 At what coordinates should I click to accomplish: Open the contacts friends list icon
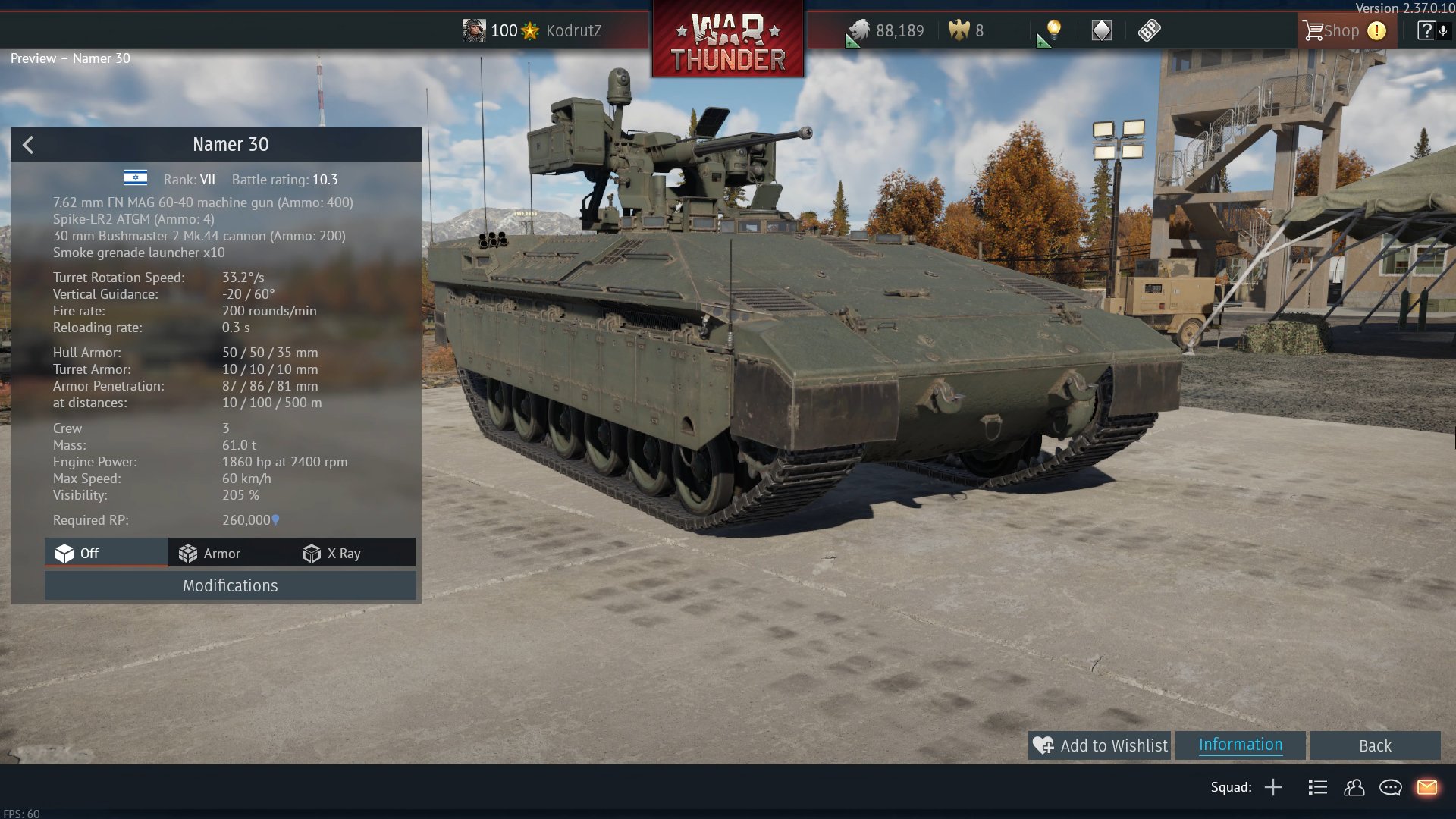point(1354,787)
